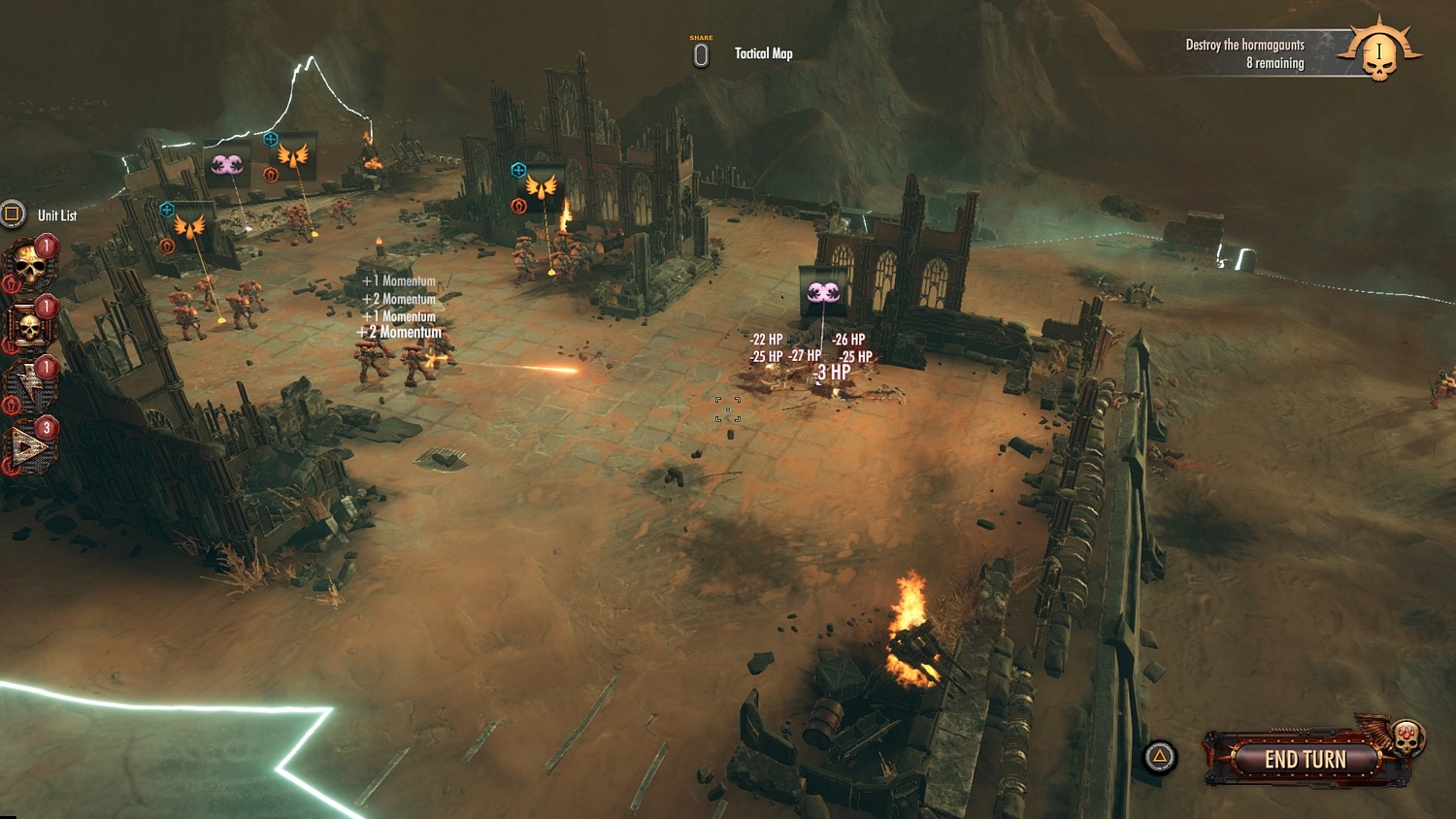Viewport: 1456px width, 819px height.
Task: Click the square button icon beside Unit List
Action: [12, 214]
